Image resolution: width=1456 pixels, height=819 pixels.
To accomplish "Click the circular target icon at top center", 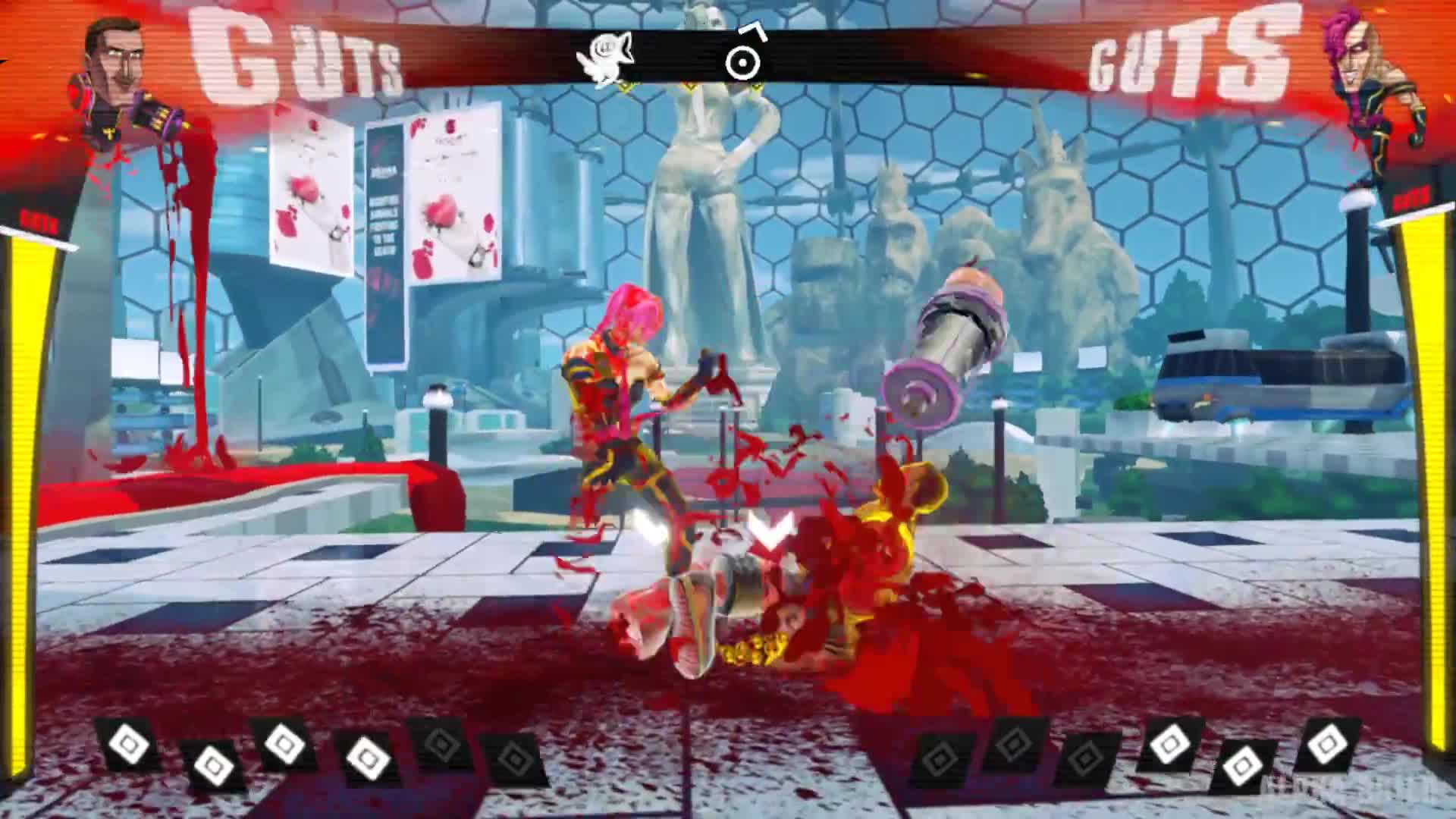I will coord(742,61).
